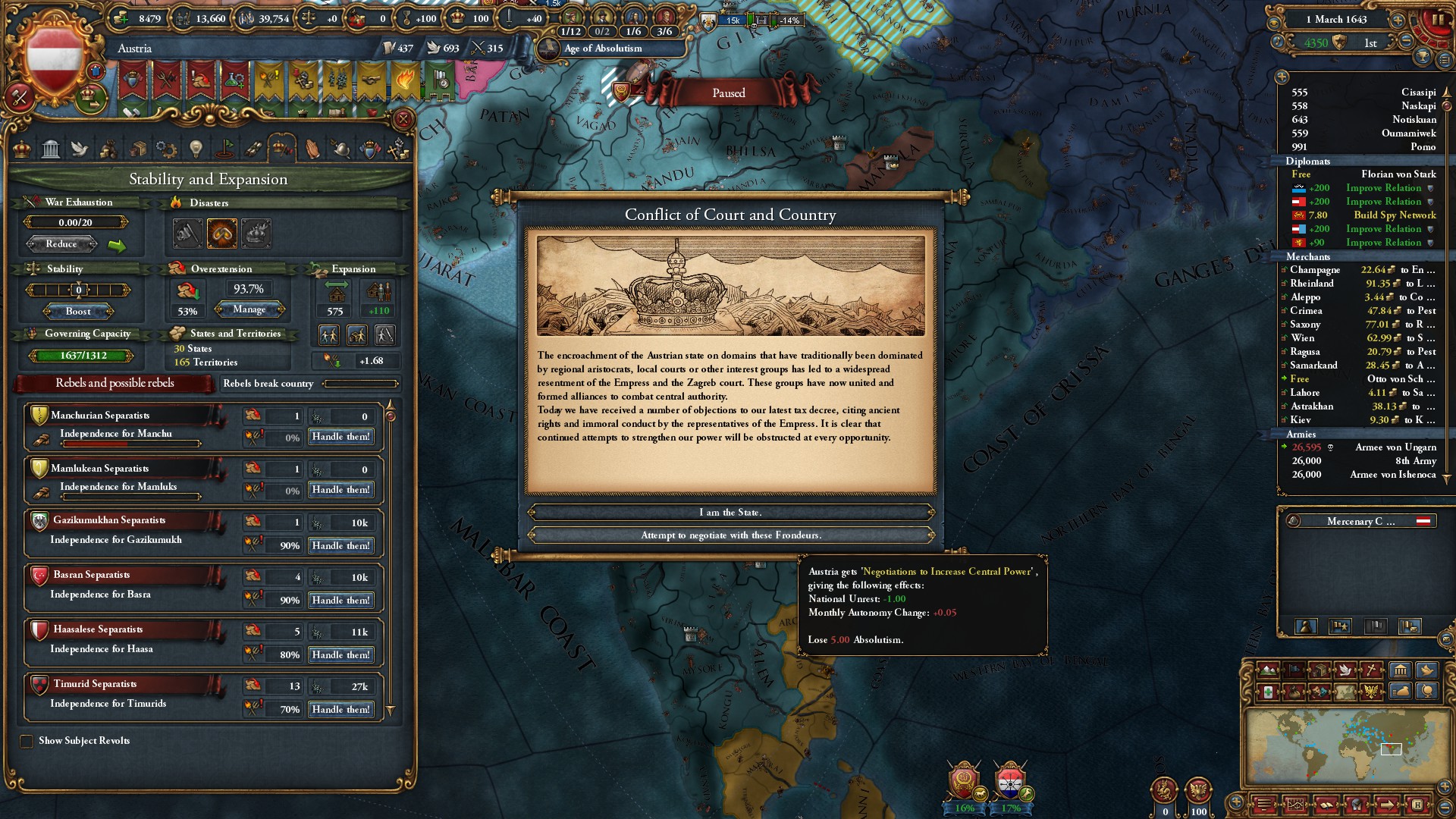Open the Age of Absolutism panel
Viewport: 1456px width, 819px height.
point(603,49)
